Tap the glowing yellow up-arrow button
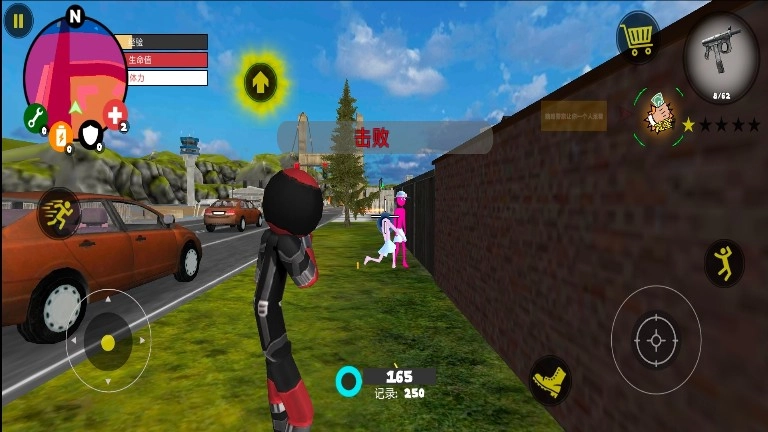This screenshot has width=768, height=432. (260, 82)
